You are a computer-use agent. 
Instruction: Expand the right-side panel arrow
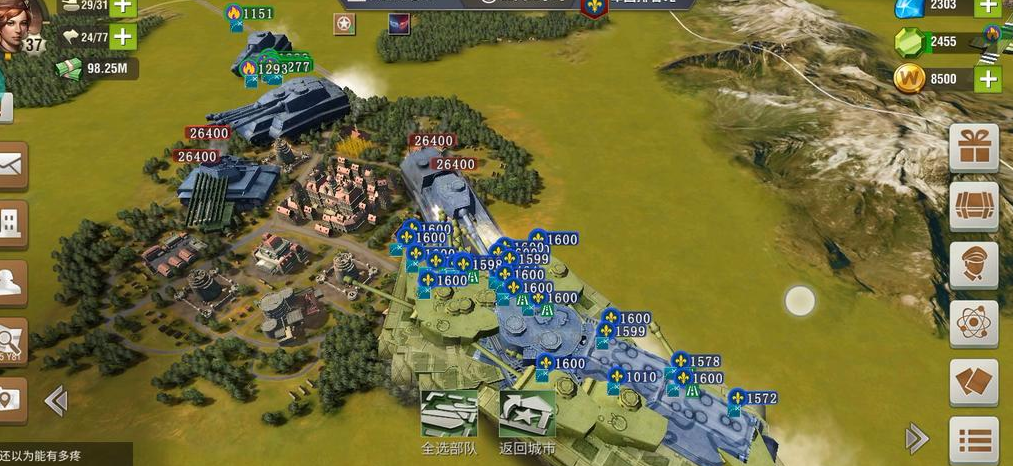coord(915,438)
